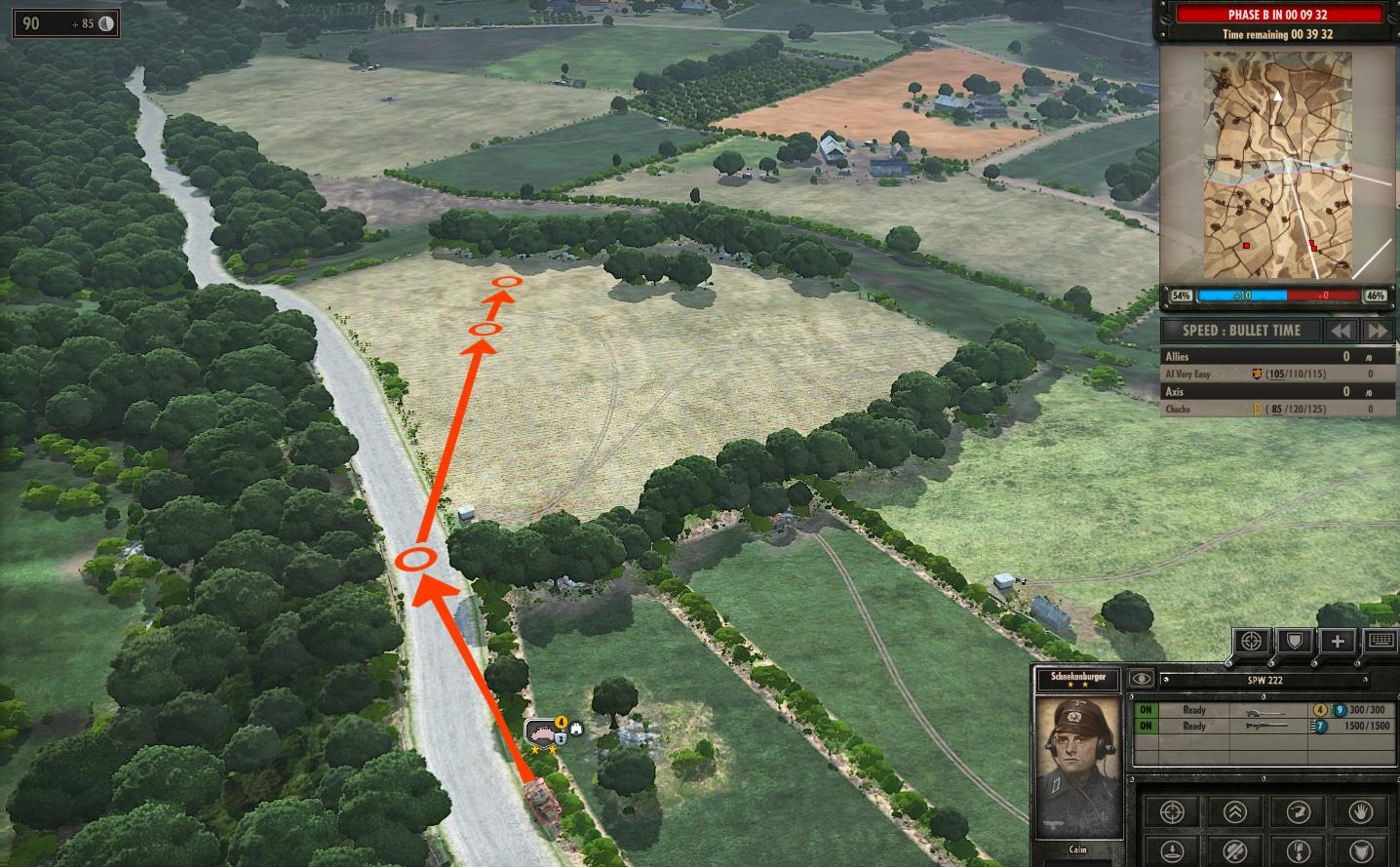Click the rewind speed button
This screenshot has height=867, width=1400.
click(x=1340, y=331)
